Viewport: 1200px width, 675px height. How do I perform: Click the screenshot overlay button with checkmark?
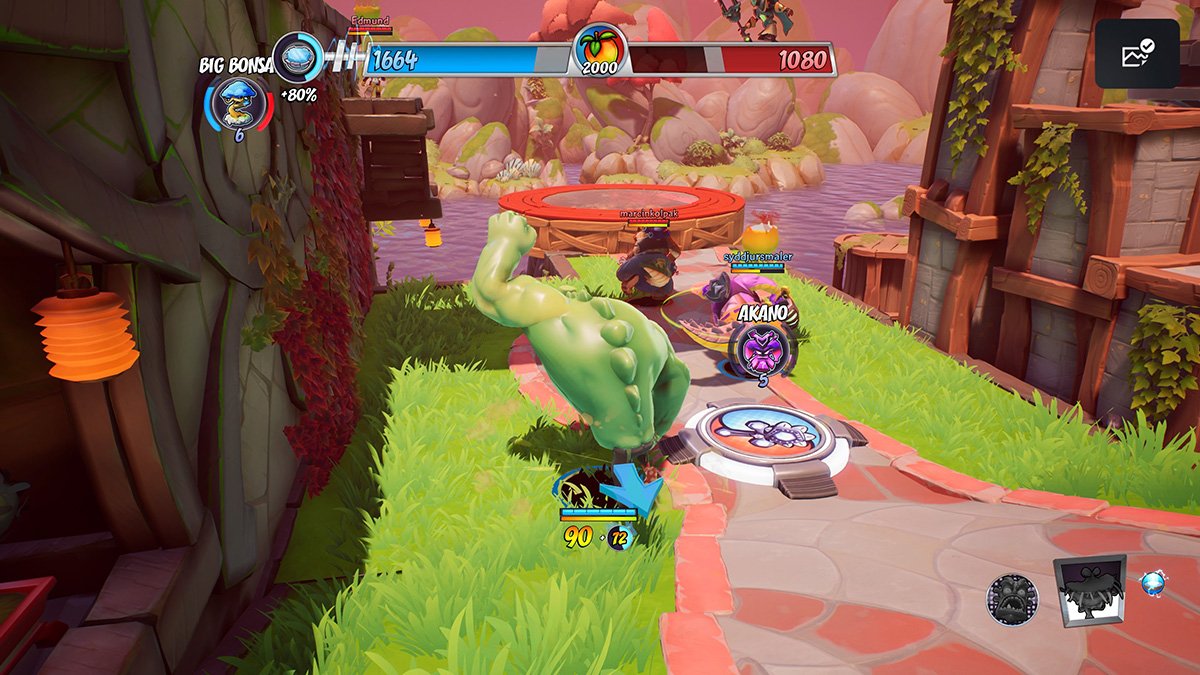tap(1135, 54)
